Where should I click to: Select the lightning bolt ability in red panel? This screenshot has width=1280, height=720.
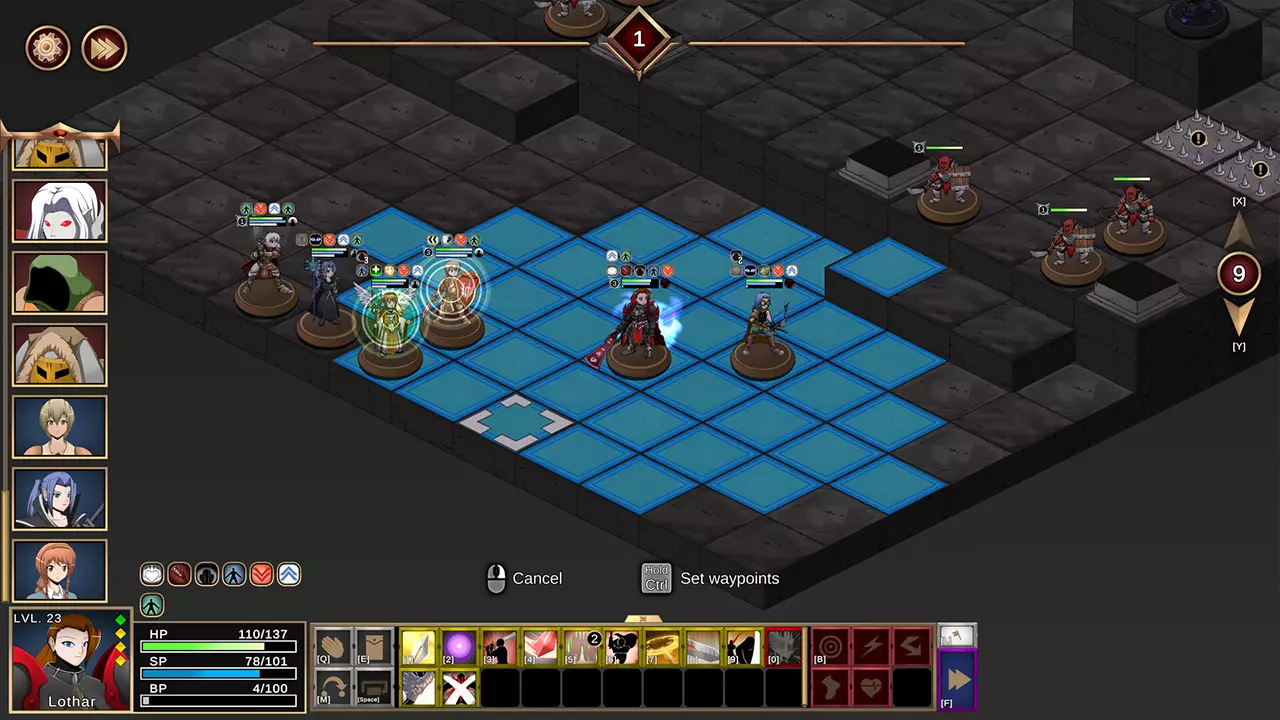coord(873,645)
